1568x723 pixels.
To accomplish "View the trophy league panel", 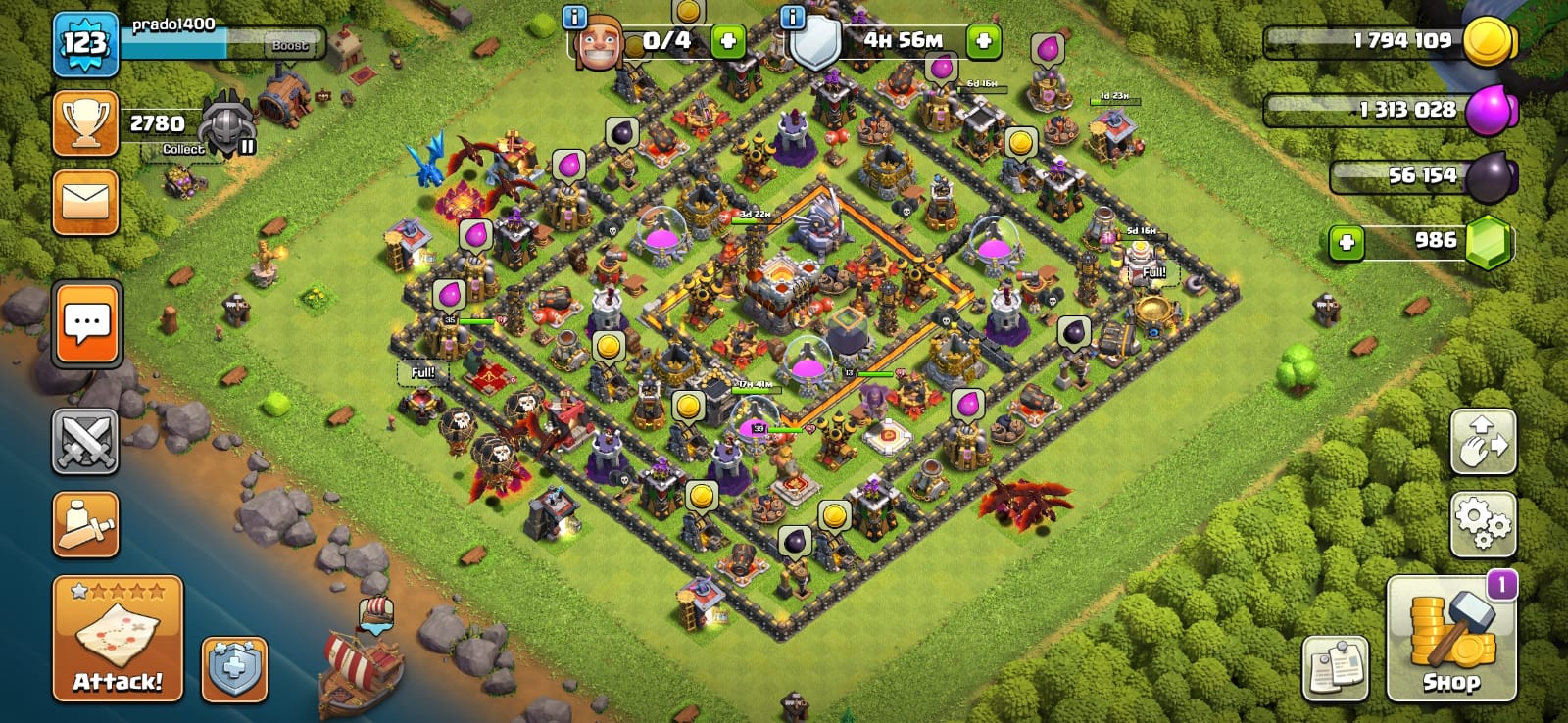I will [85, 123].
